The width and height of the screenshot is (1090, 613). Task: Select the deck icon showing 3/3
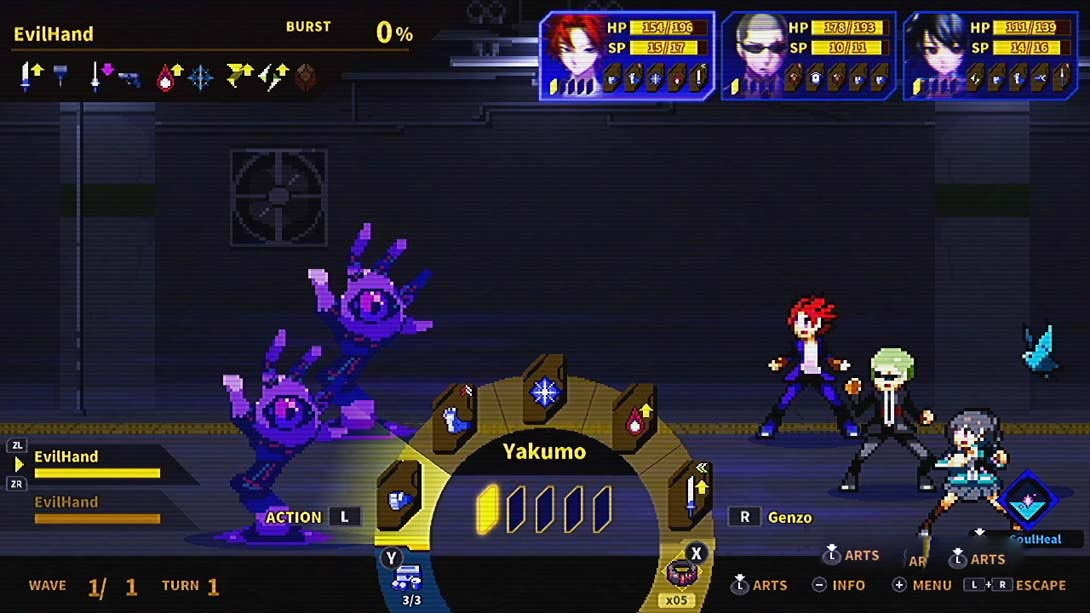(x=410, y=578)
